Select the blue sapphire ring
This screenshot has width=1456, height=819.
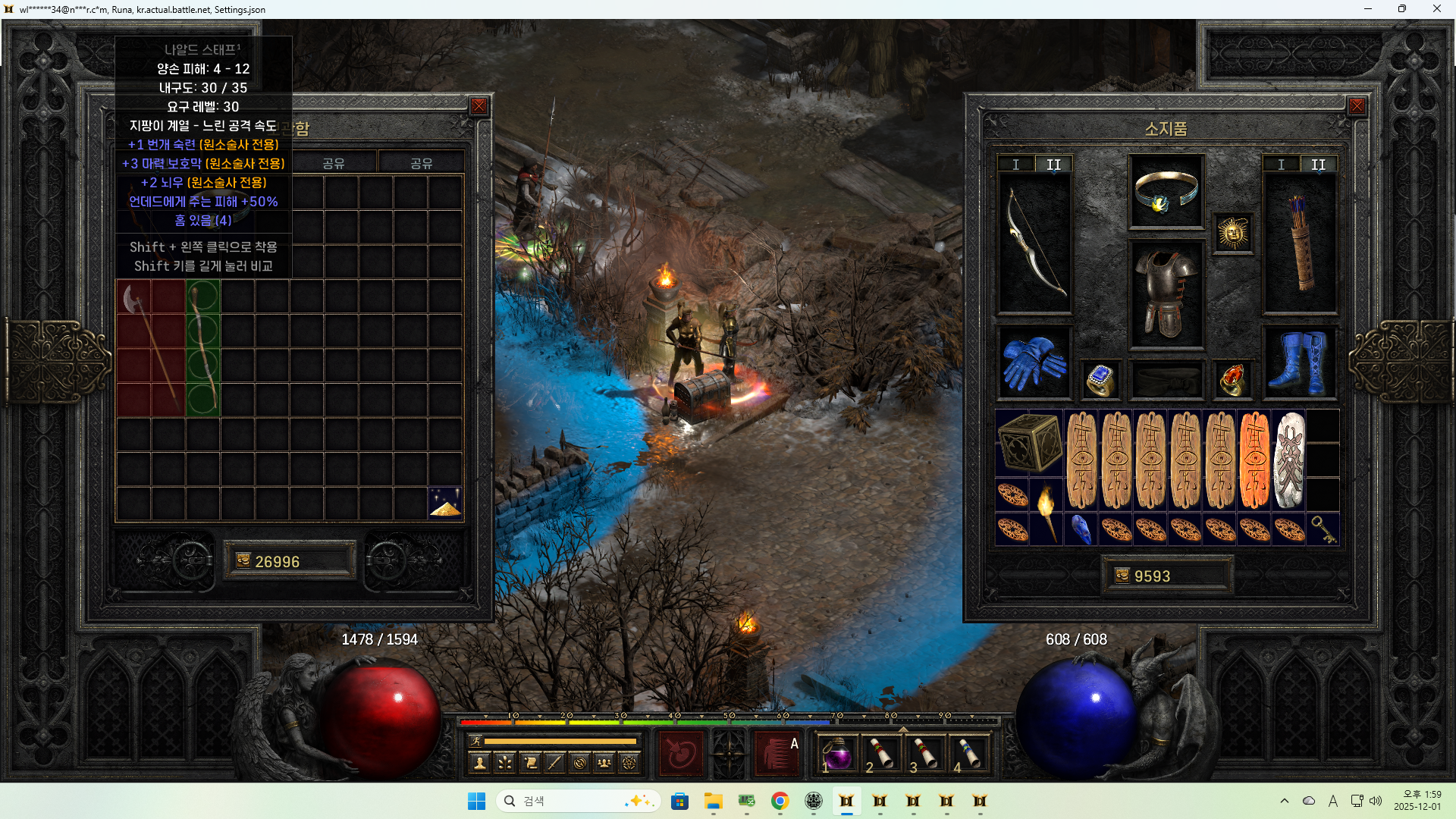[1100, 379]
